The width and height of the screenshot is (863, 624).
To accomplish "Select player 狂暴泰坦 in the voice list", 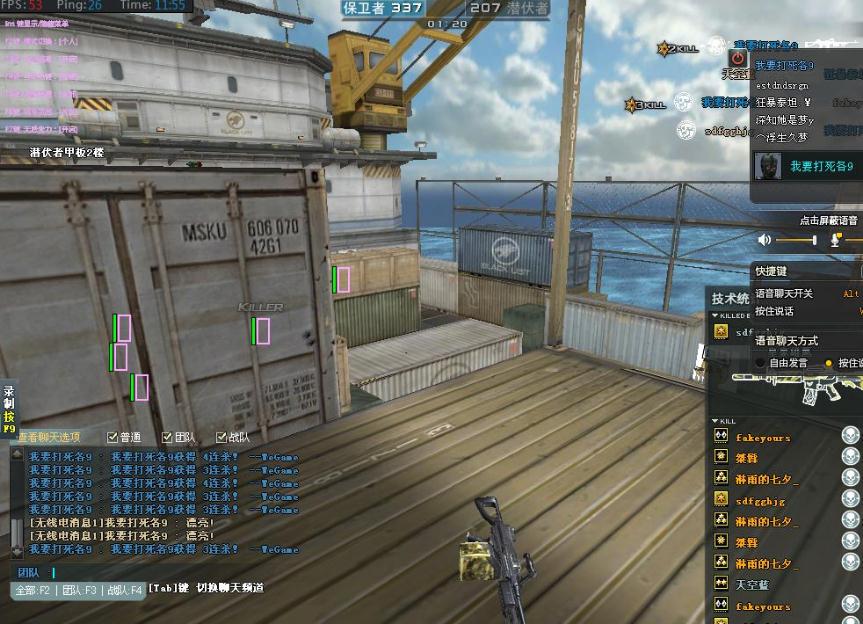I will 783,102.
